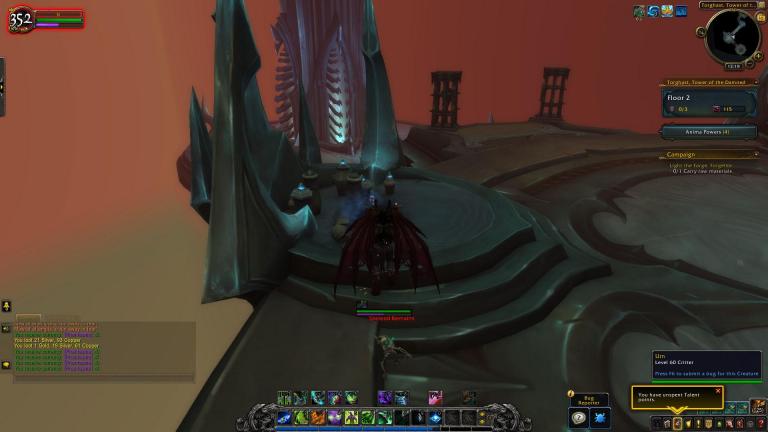Collapse the Campaign objective header
The height and width of the screenshot is (432, 768).
tap(756, 154)
